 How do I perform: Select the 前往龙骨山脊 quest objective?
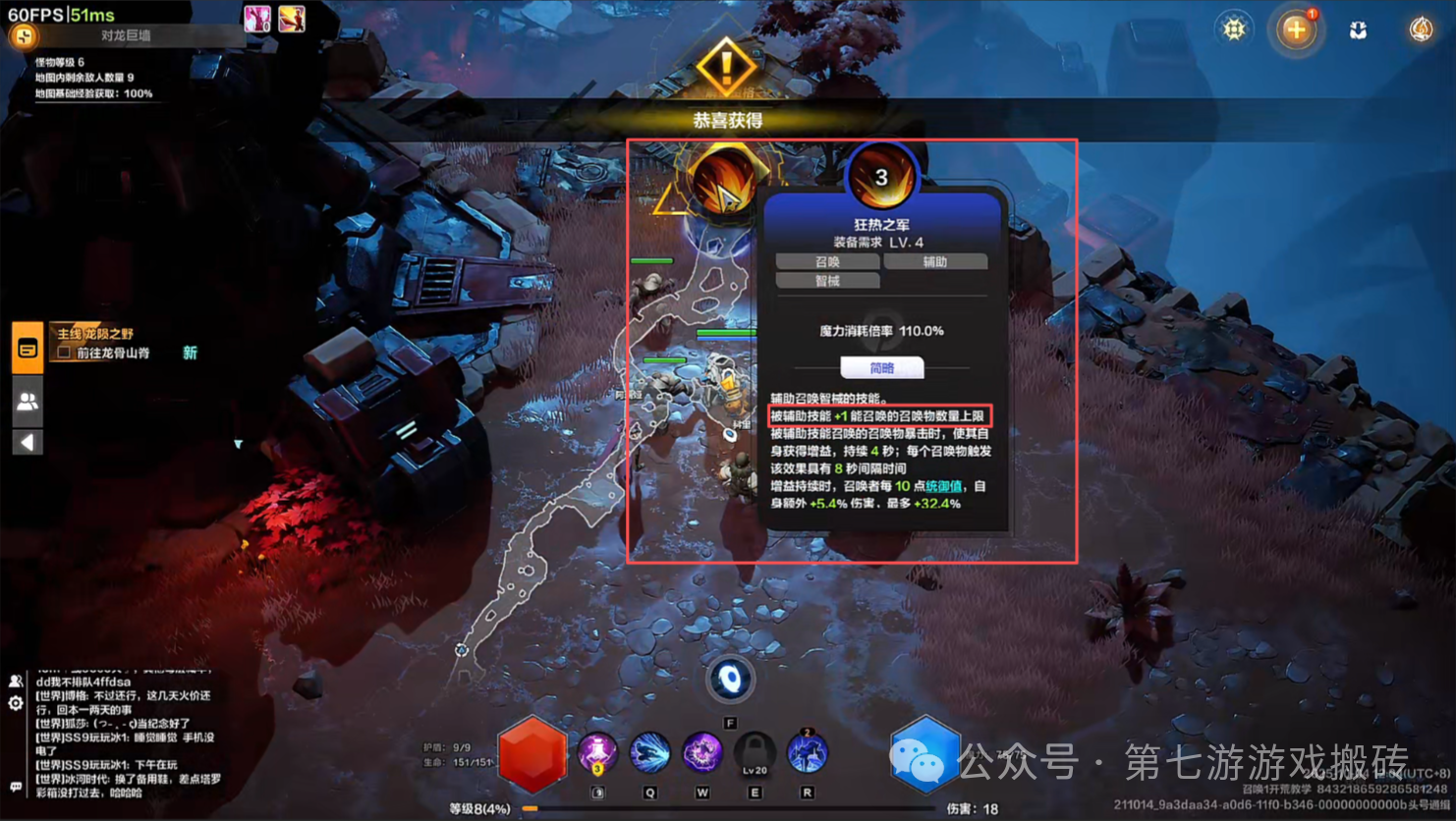point(113,353)
